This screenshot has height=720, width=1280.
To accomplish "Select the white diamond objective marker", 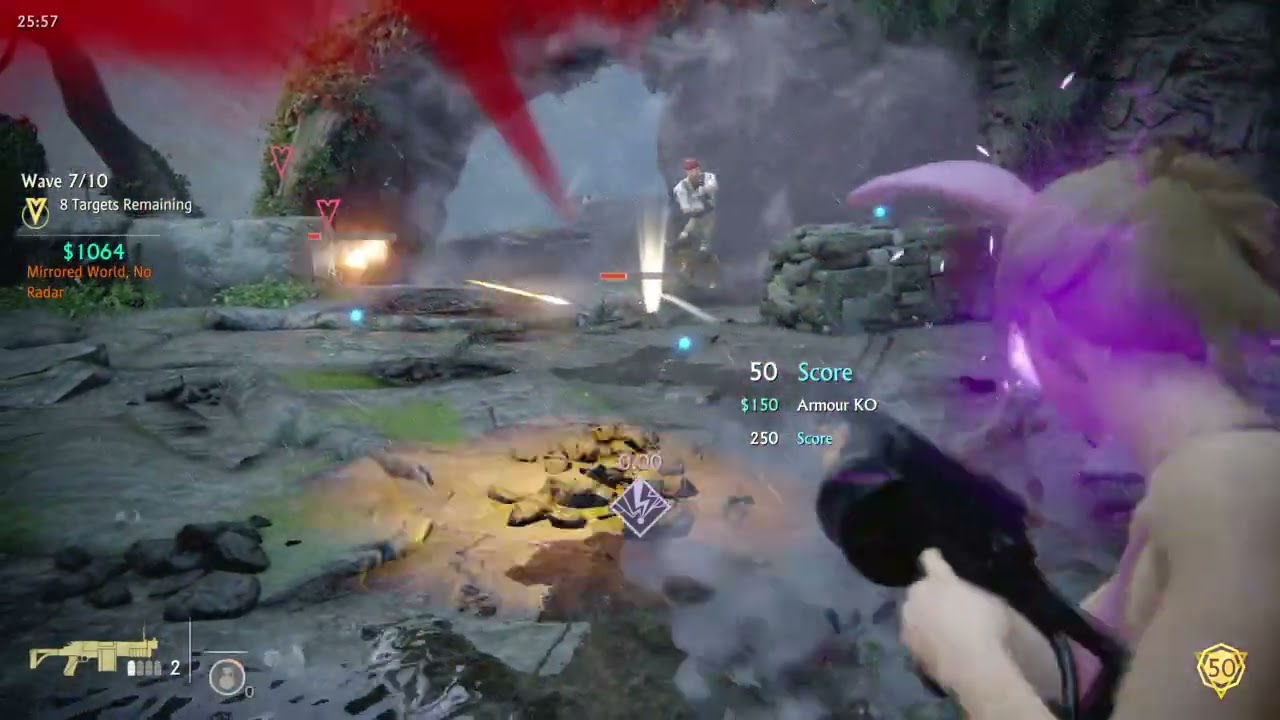I will coord(640,507).
